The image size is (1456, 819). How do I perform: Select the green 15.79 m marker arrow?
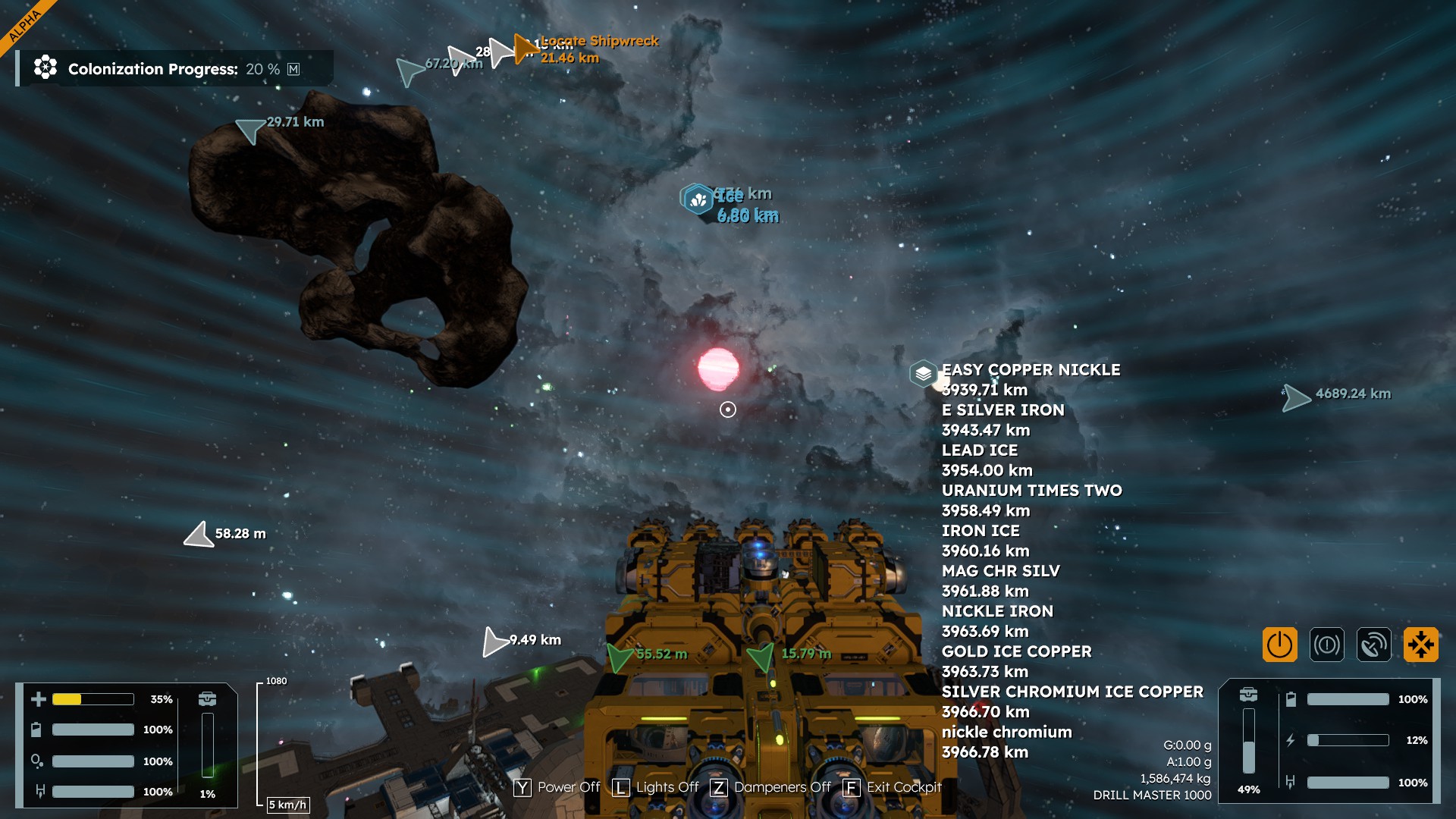(761, 656)
